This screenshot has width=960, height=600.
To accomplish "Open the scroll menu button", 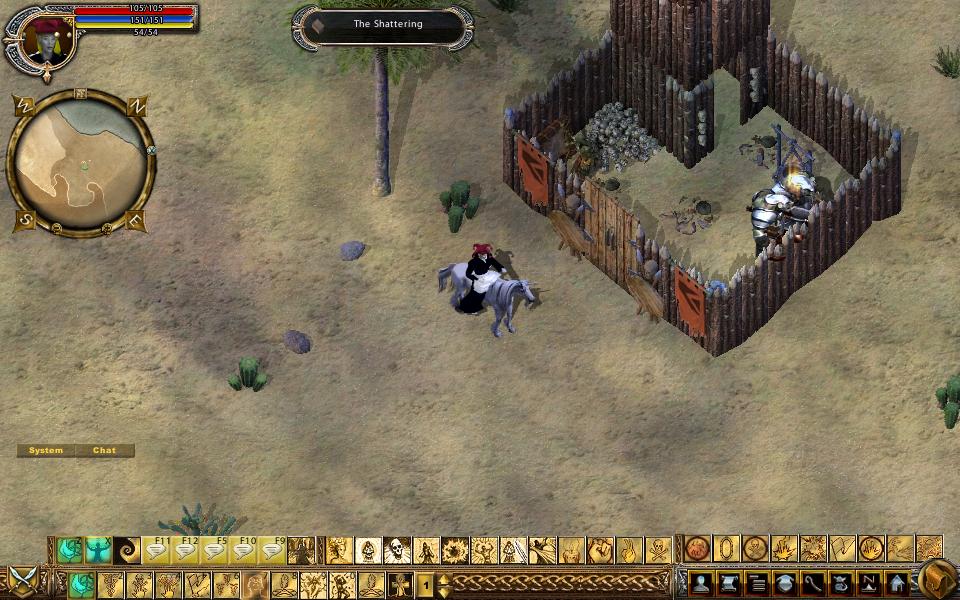I will tap(729, 584).
